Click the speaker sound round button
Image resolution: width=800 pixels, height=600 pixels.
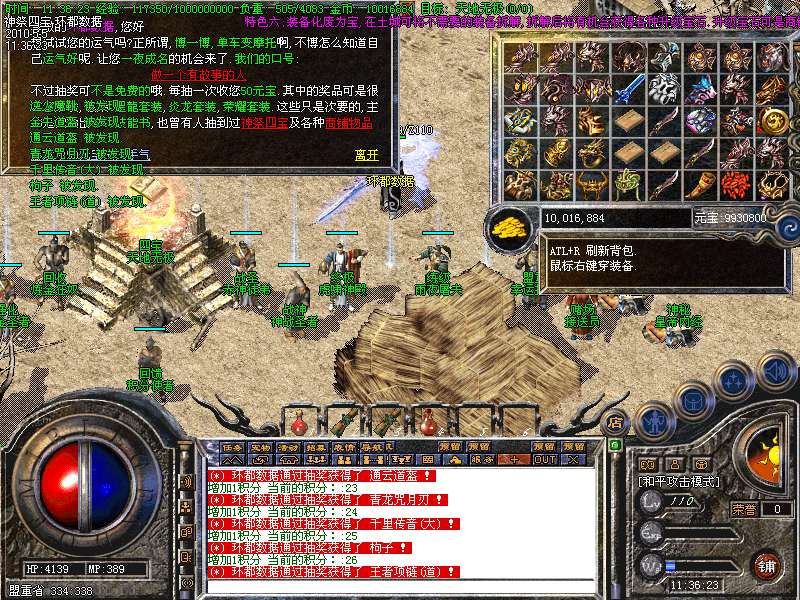point(773,373)
